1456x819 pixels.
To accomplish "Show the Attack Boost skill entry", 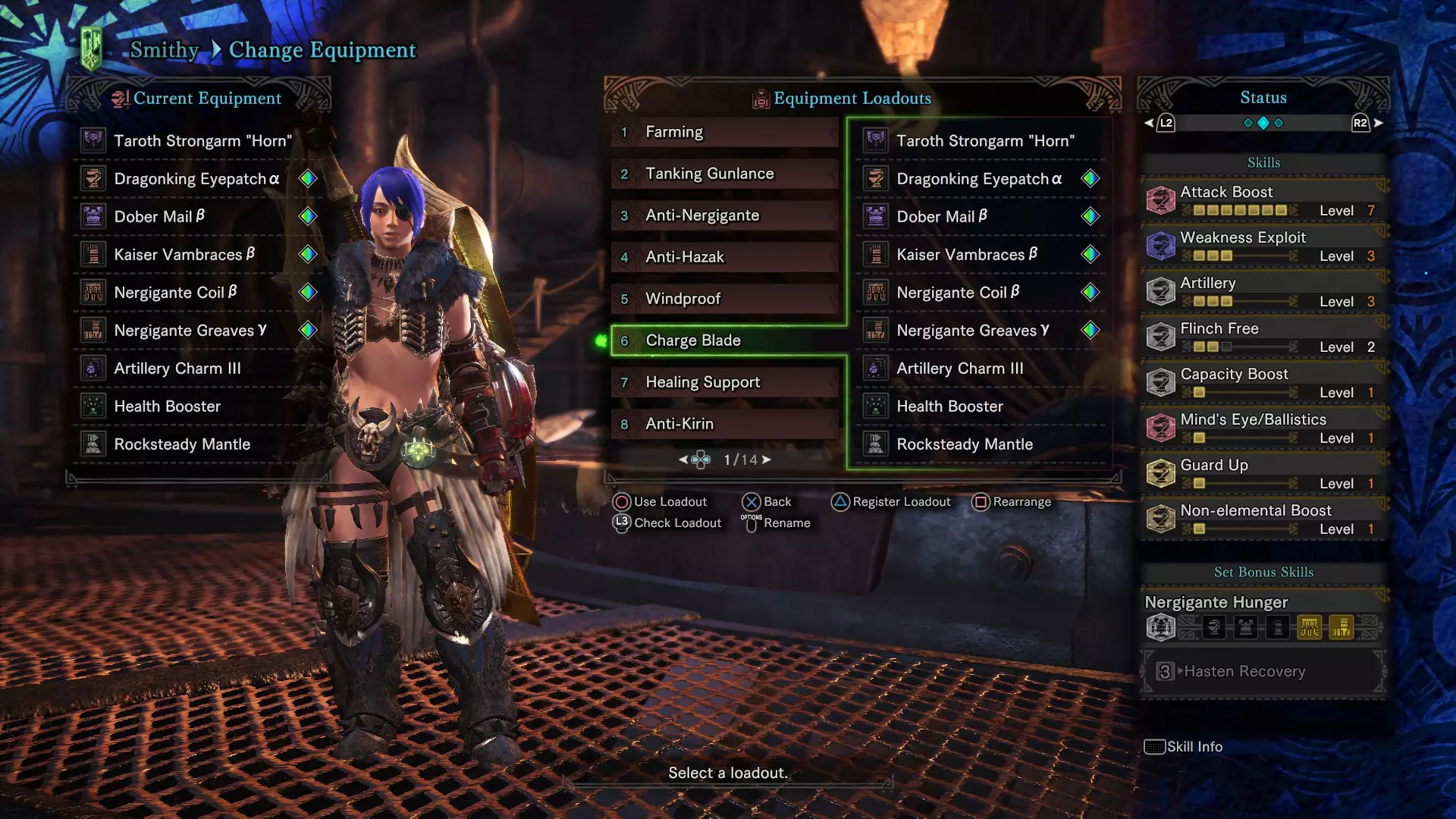I will [1263, 200].
